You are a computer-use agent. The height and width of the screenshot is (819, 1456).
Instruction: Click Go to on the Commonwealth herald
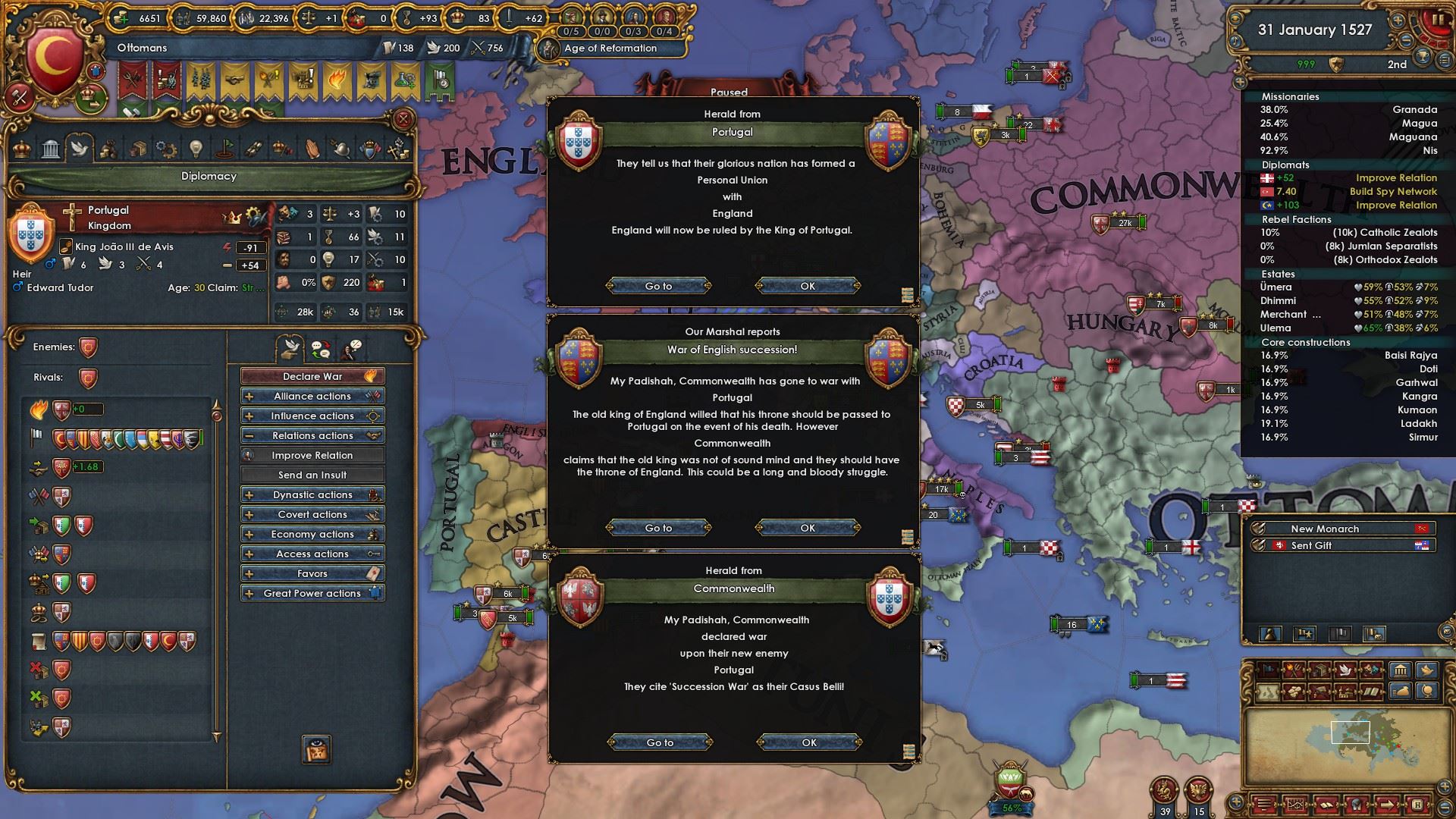[x=660, y=742]
